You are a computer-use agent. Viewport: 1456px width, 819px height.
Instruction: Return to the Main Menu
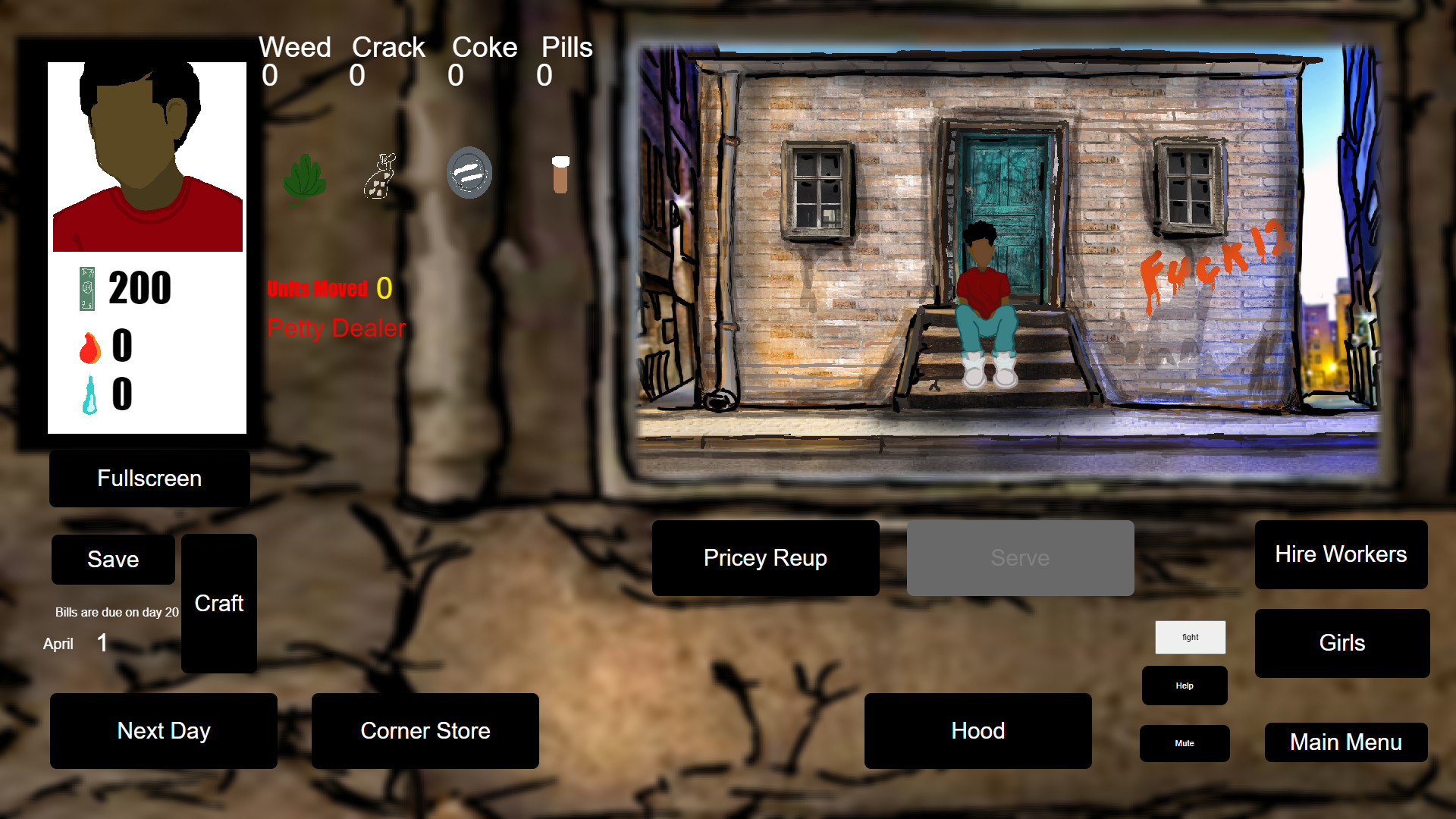[x=1346, y=742]
